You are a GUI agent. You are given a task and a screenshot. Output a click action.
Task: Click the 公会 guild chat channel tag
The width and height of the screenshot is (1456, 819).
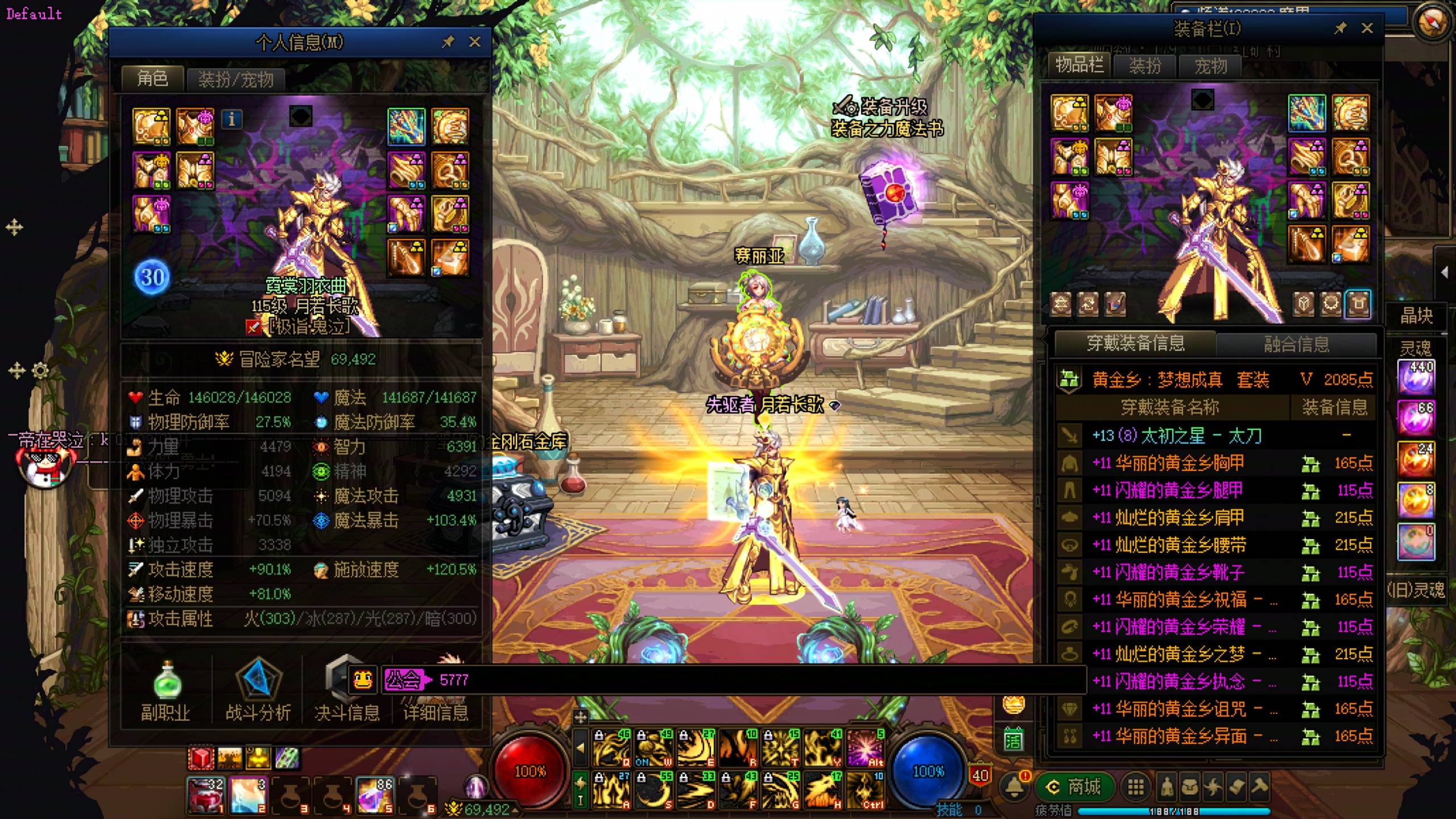403,680
